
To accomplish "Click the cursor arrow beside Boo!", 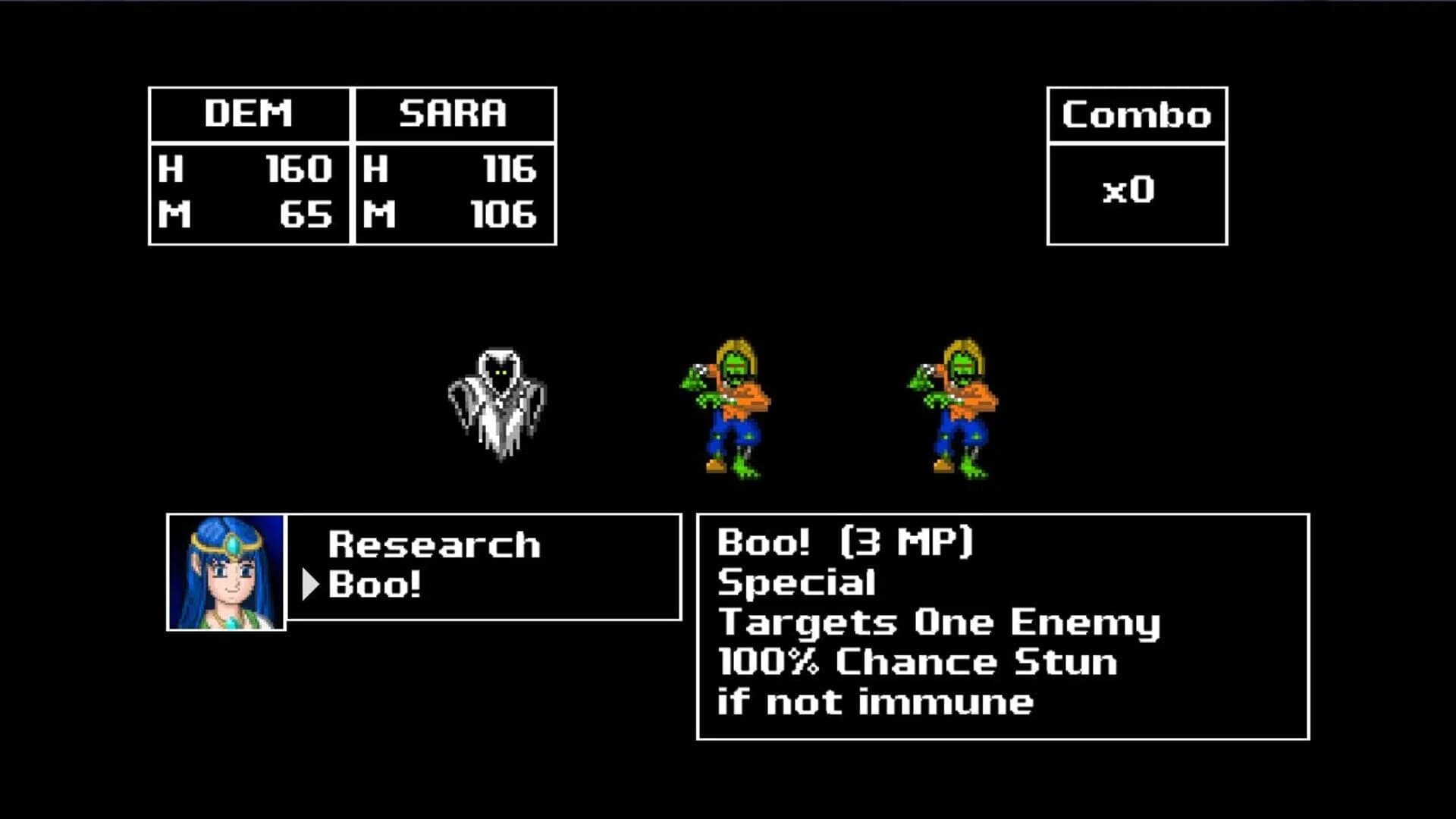I will [x=311, y=585].
